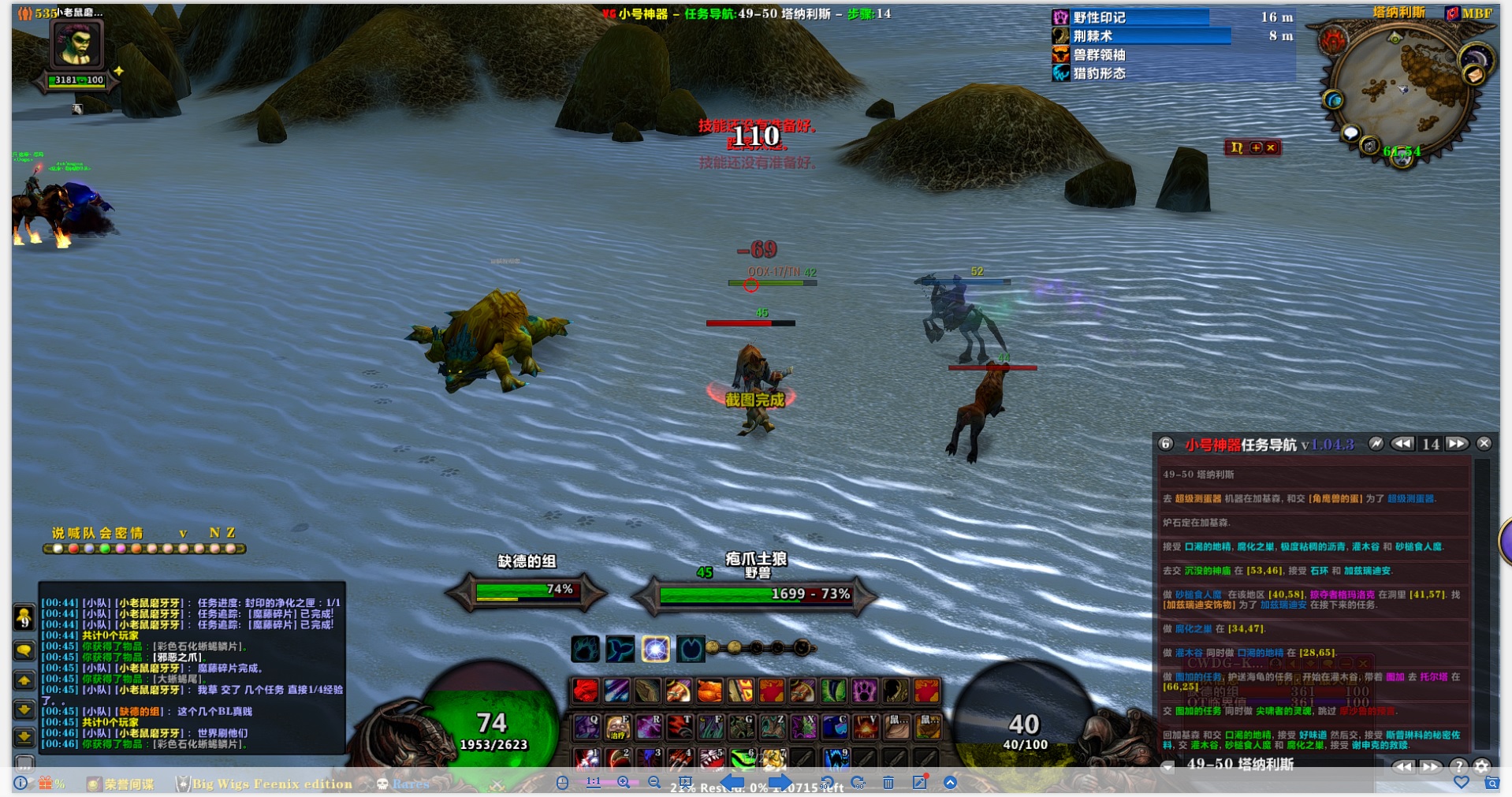
Task: Open the quest guide settings gear
Action: point(1482,766)
